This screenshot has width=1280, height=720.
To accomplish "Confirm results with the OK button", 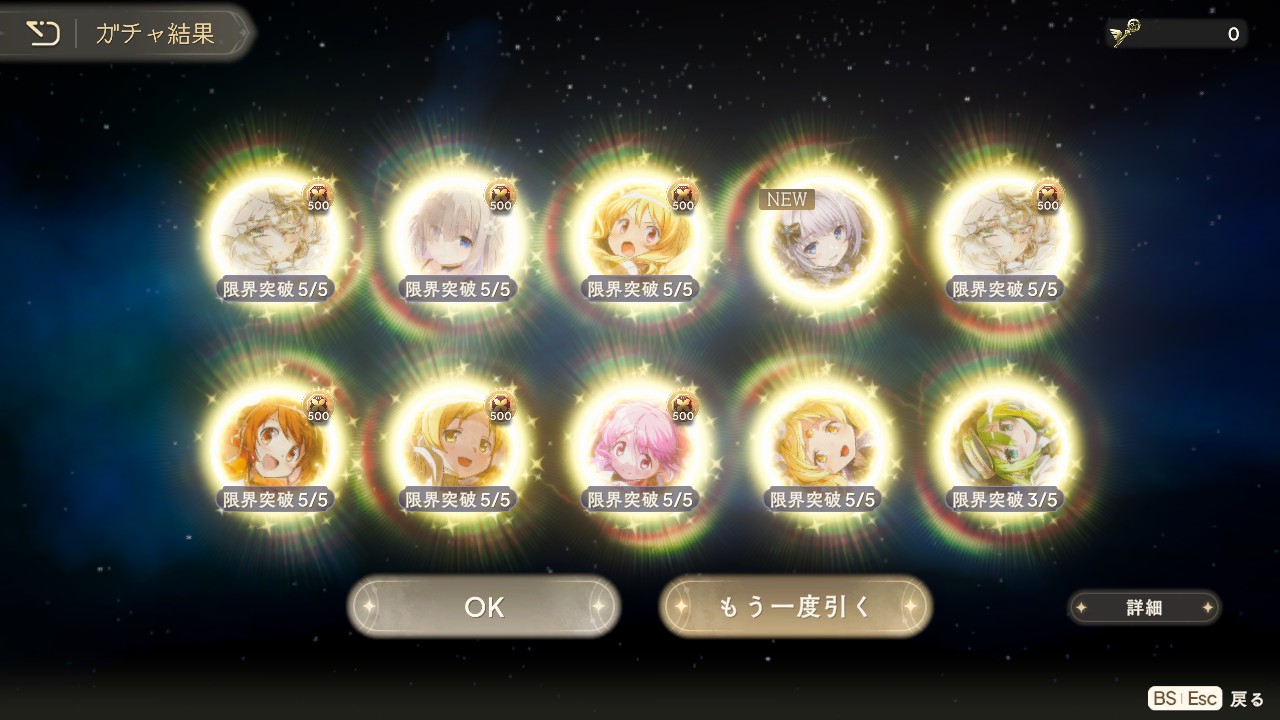I will click(484, 607).
